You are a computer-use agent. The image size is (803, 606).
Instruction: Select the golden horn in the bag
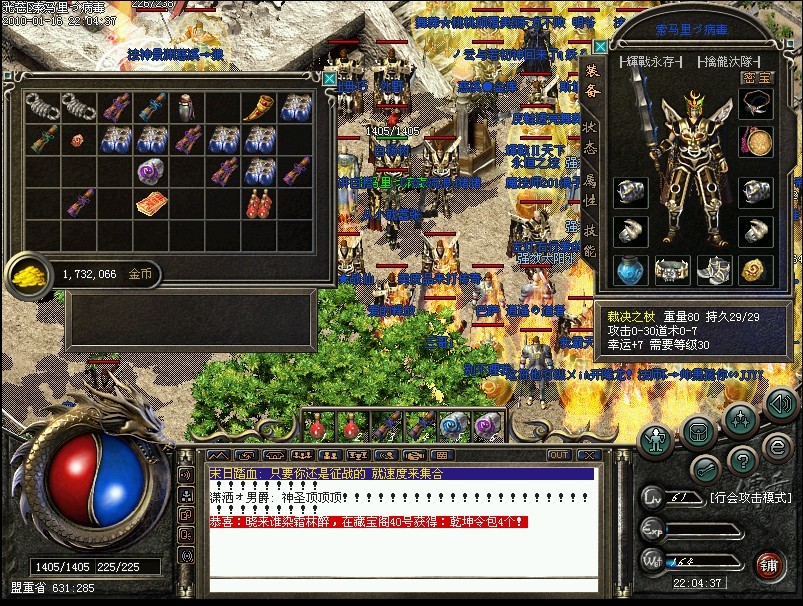(x=258, y=106)
